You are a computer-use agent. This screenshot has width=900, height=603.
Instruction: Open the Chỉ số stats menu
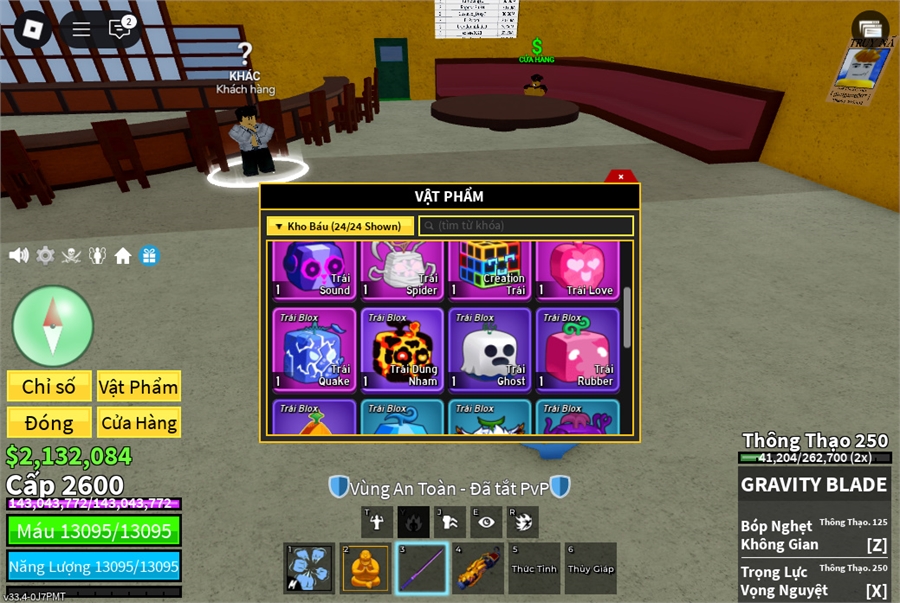coord(49,387)
